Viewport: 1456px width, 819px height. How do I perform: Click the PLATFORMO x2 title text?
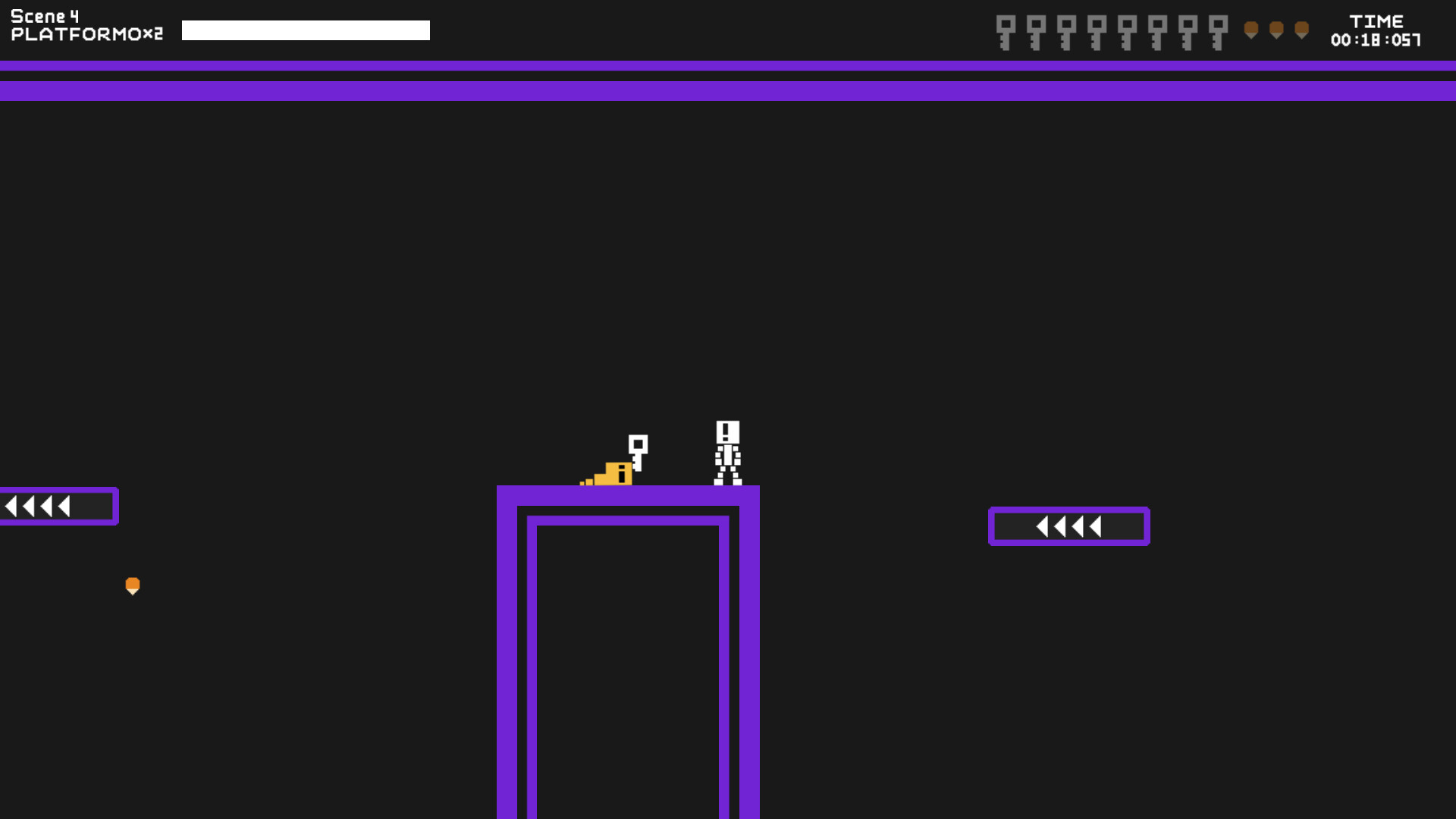coord(87,33)
